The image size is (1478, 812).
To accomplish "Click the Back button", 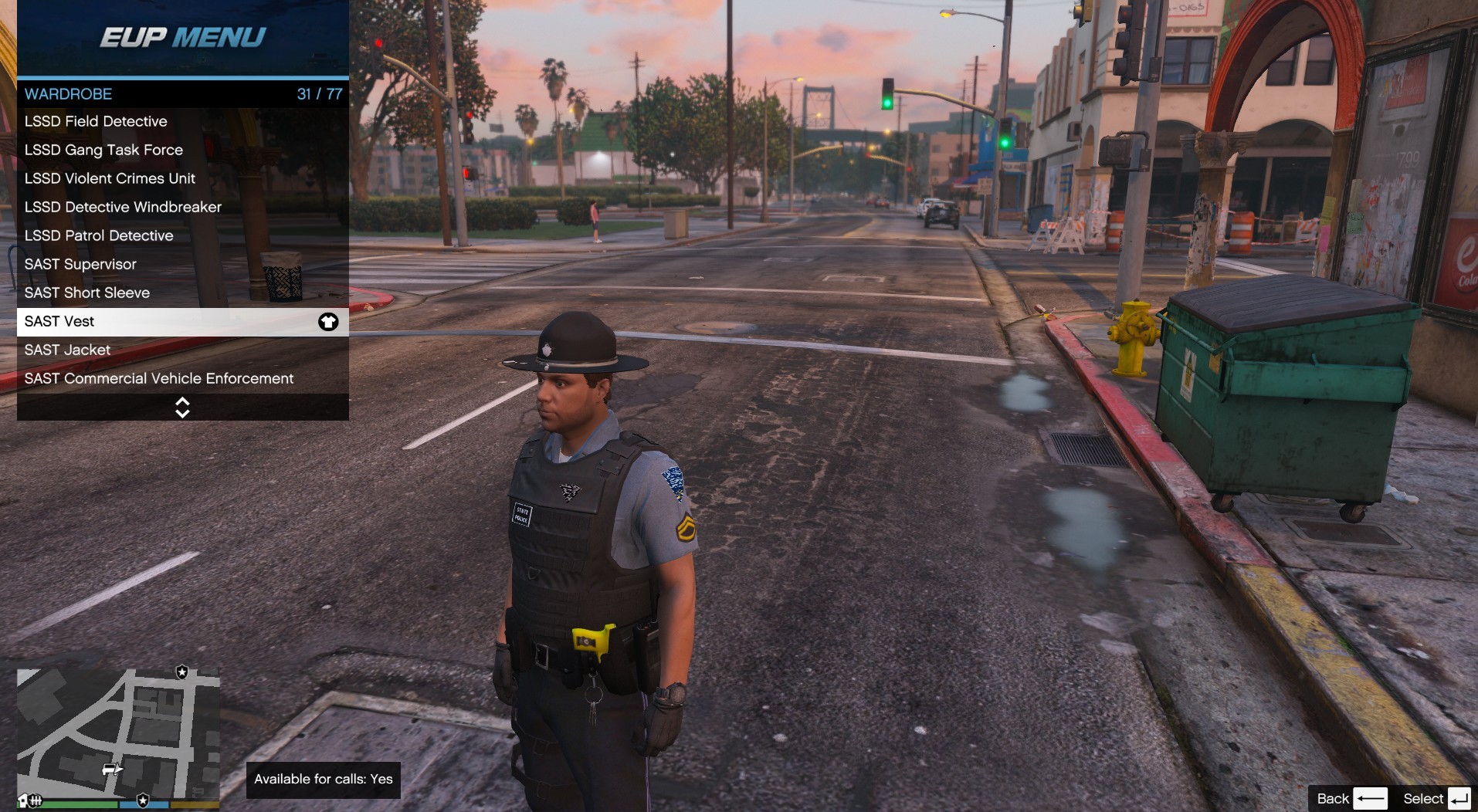I will pos(1351,798).
